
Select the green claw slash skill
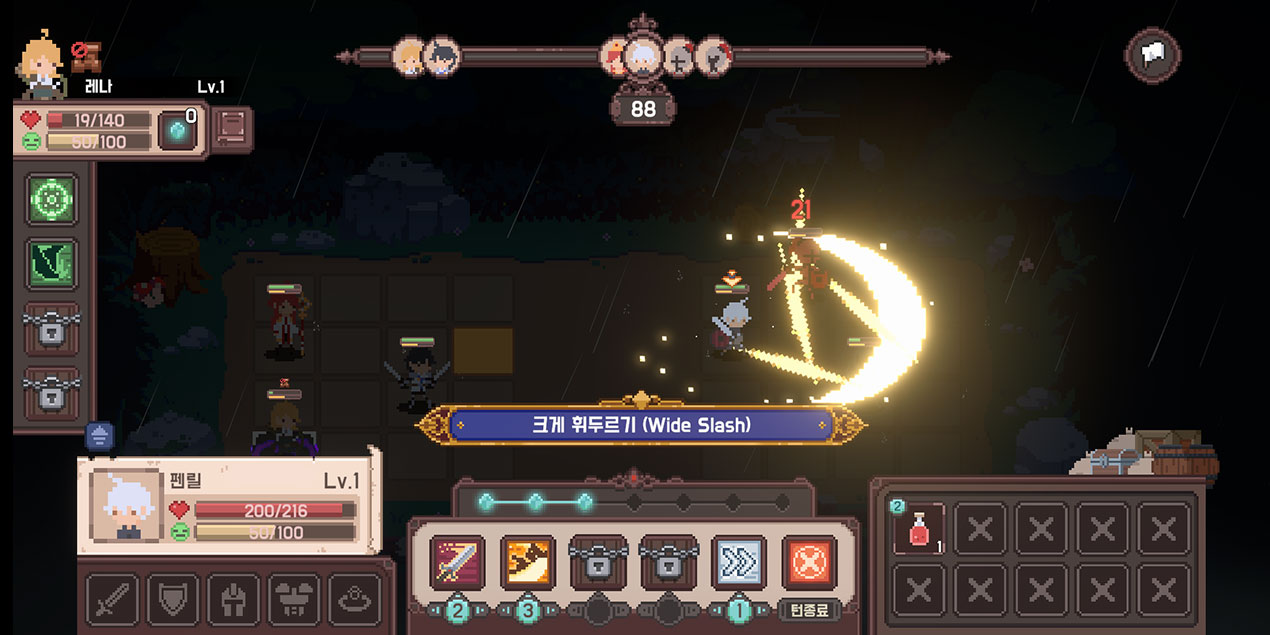click(52, 264)
